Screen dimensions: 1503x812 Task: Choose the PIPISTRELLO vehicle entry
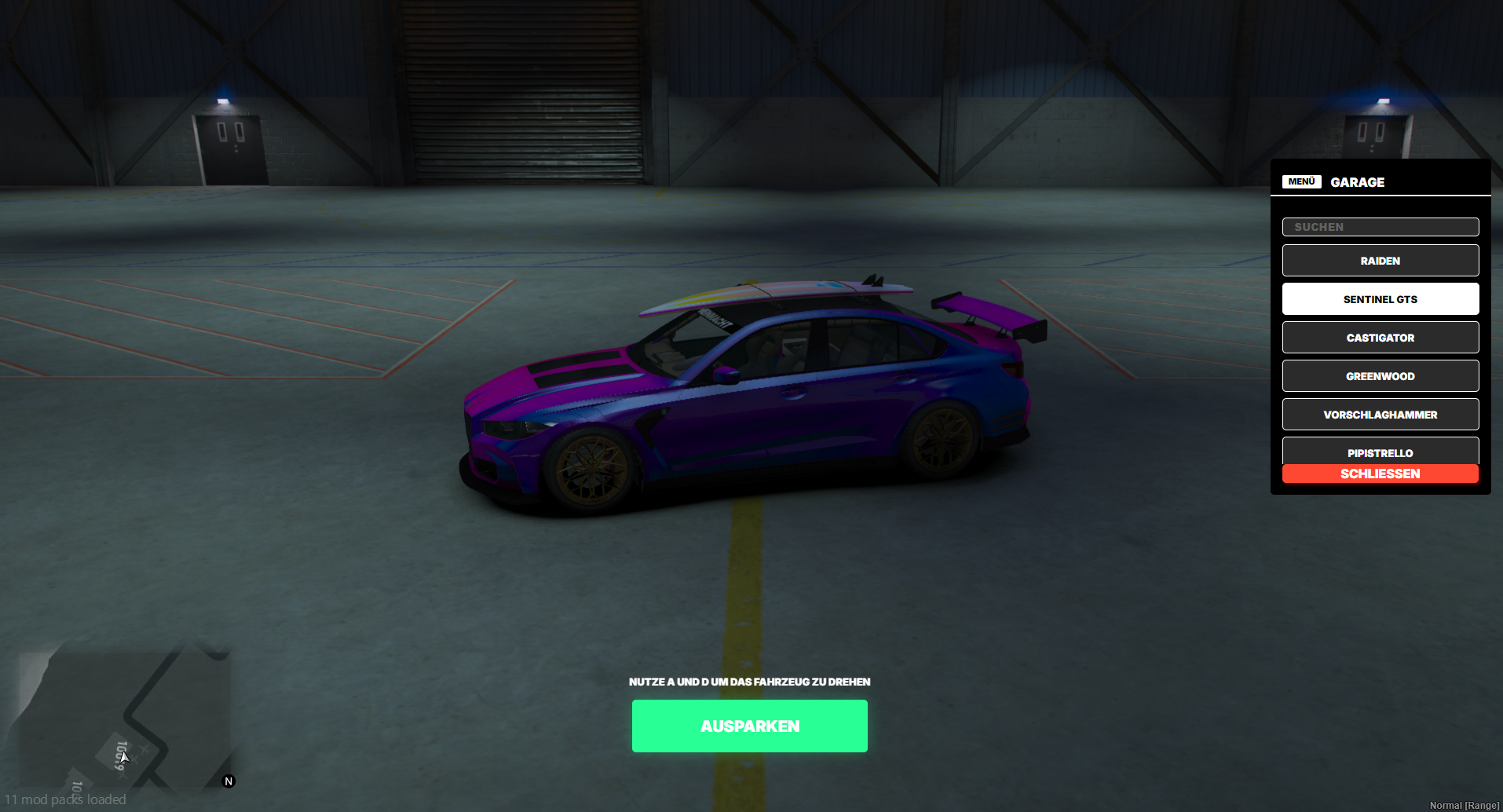[1380, 452]
